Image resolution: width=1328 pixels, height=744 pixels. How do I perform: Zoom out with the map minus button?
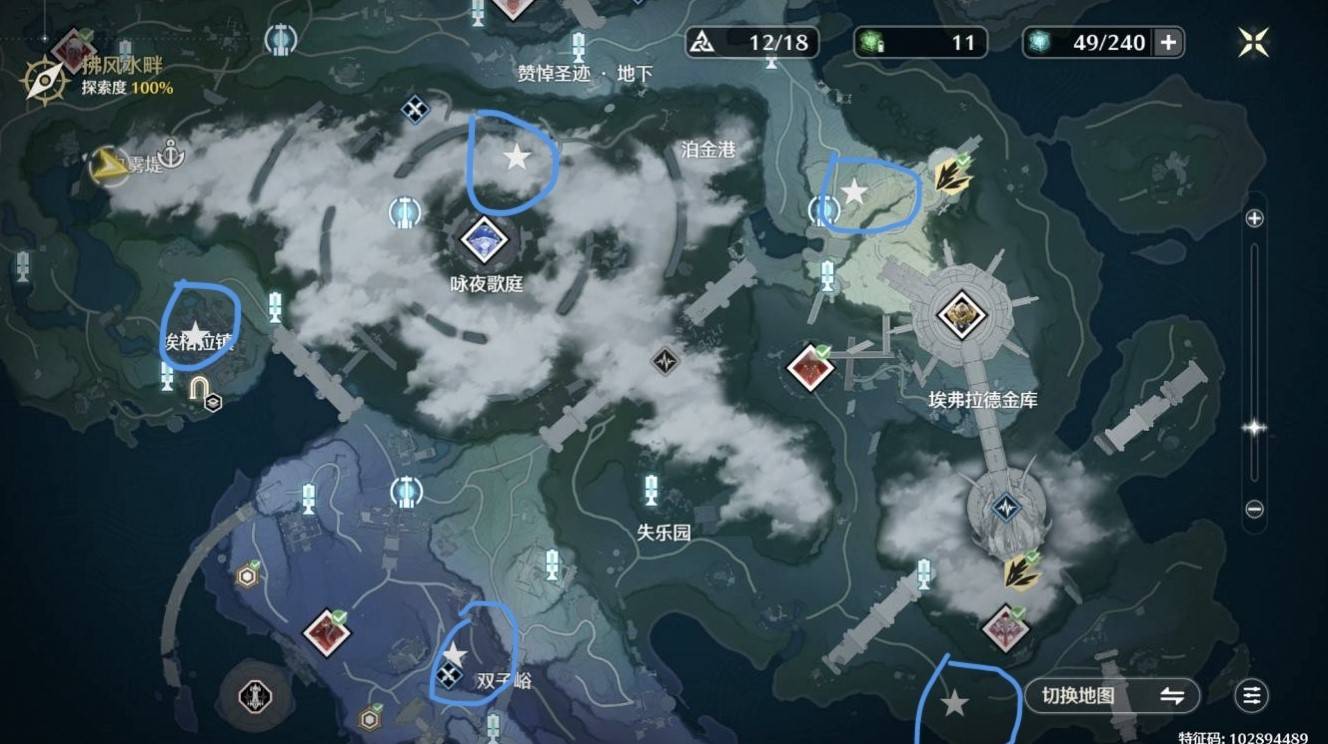pos(1254,509)
